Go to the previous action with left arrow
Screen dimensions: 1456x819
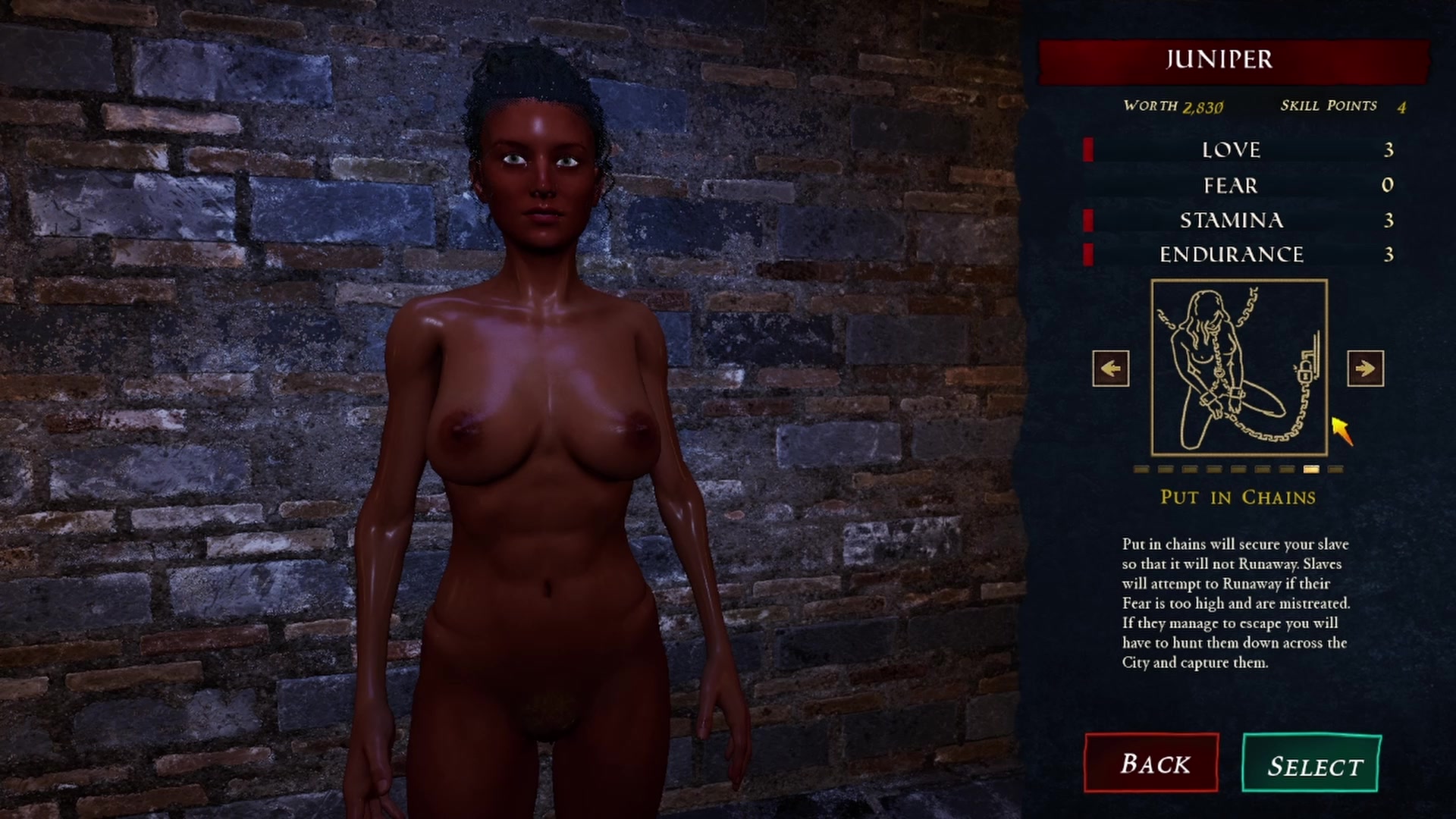(1111, 369)
